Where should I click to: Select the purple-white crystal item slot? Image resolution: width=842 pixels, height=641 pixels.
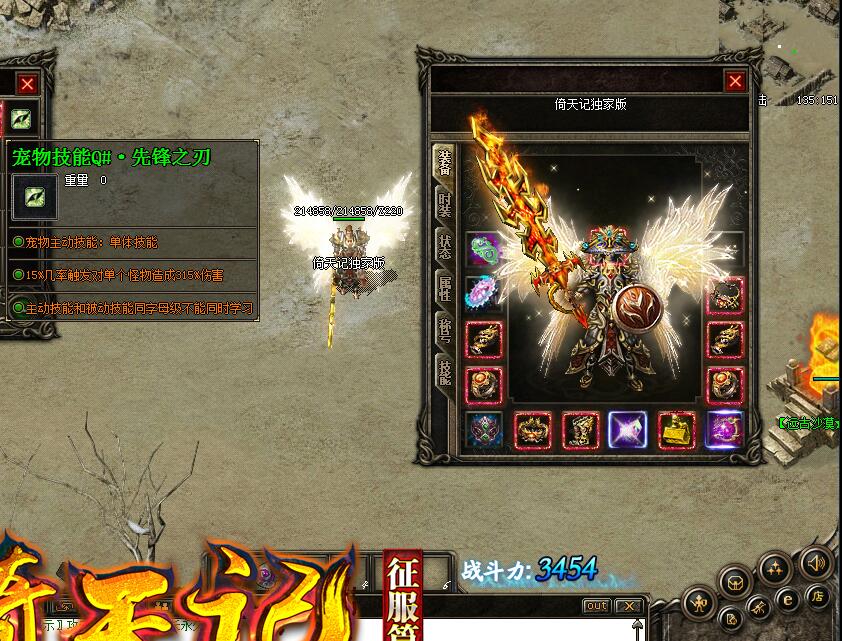(628, 431)
